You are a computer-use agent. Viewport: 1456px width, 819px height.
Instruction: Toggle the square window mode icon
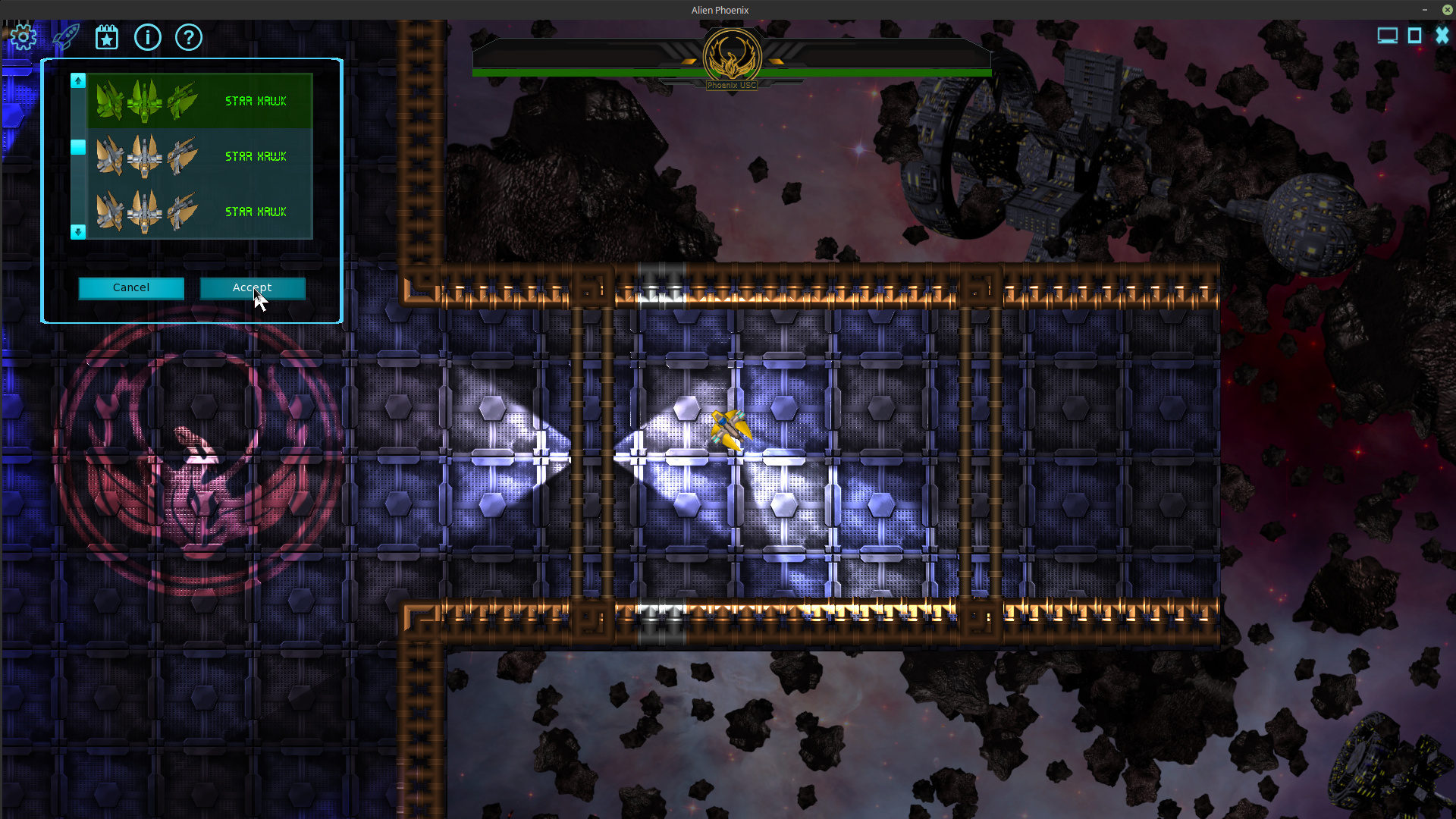(1414, 36)
